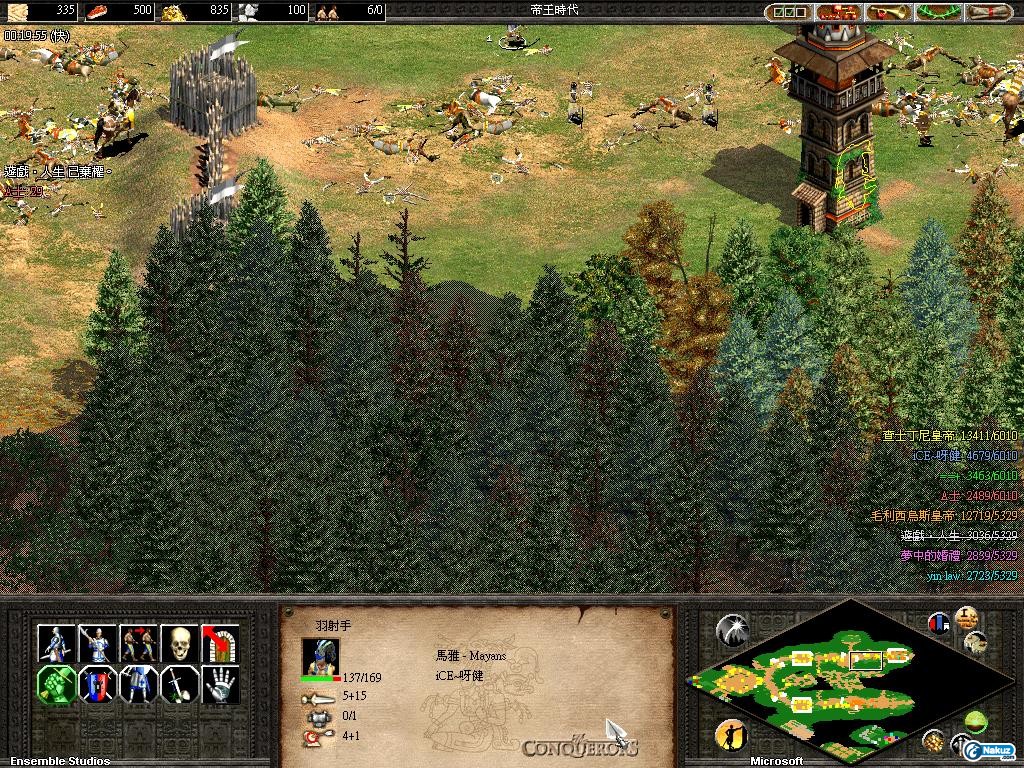Stop the unit with the gauntlet hand
Screen dimensions: 1024x768
click(220, 685)
